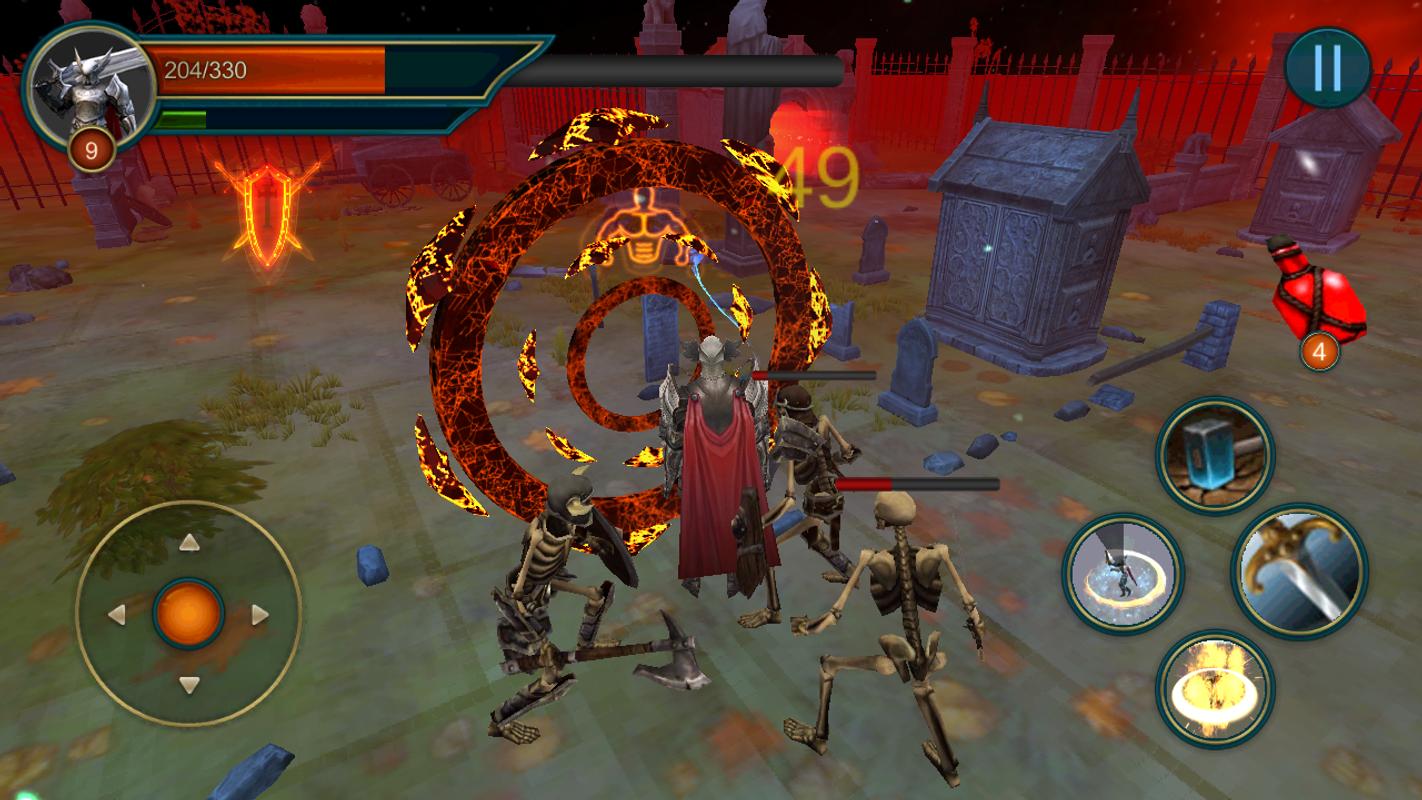Tap the joystick's down arrow
This screenshot has width=1422, height=800.
[x=188, y=685]
